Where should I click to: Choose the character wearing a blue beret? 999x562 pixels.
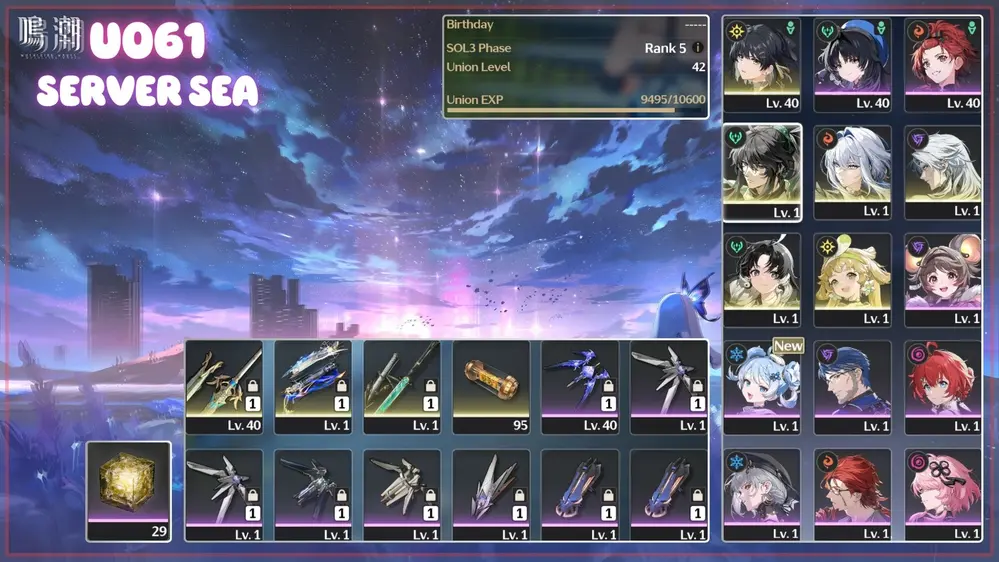852,62
